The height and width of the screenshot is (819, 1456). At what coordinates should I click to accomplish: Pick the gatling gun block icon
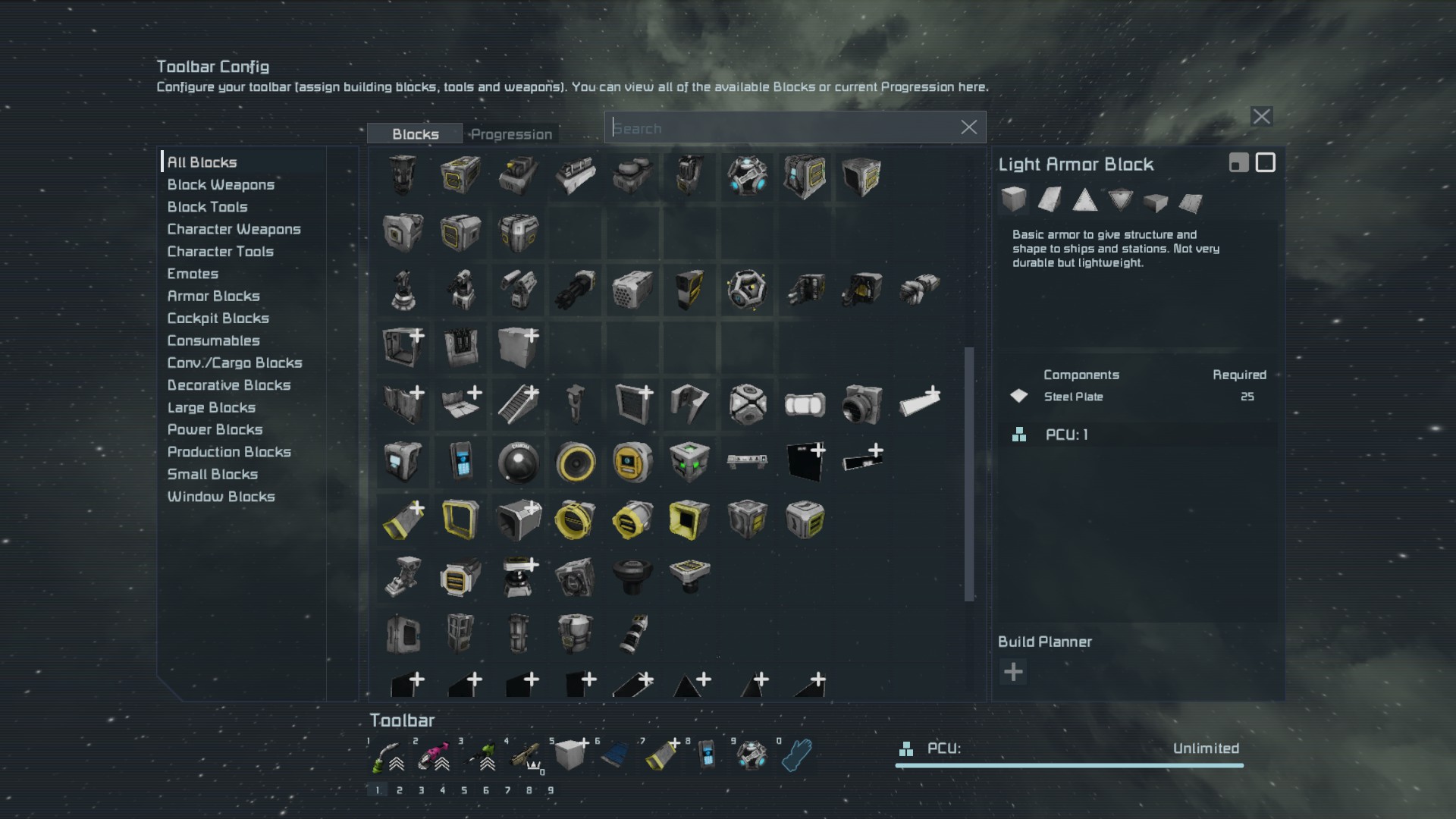pos(576,290)
